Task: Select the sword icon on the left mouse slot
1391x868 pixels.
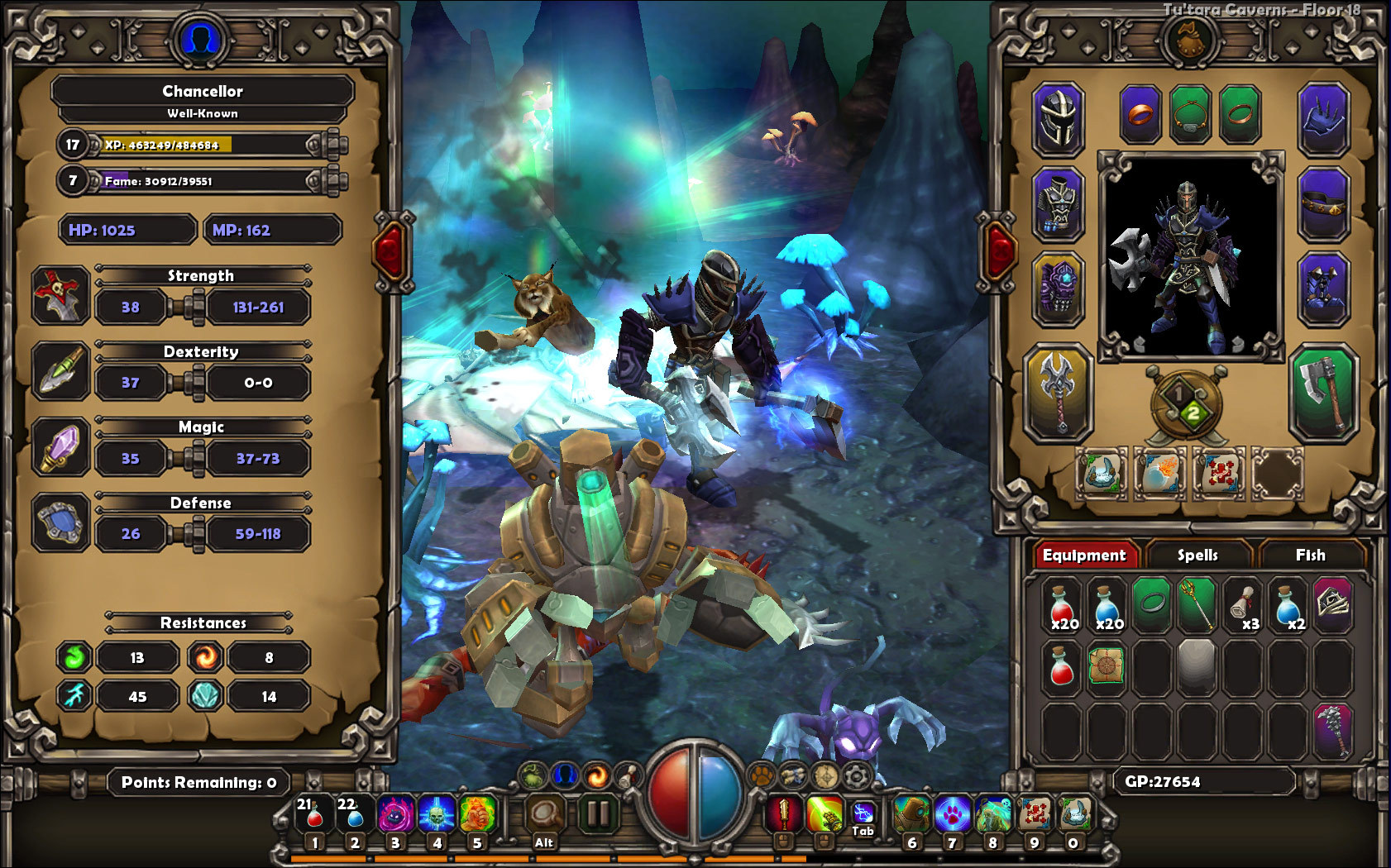Action: (x=782, y=814)
